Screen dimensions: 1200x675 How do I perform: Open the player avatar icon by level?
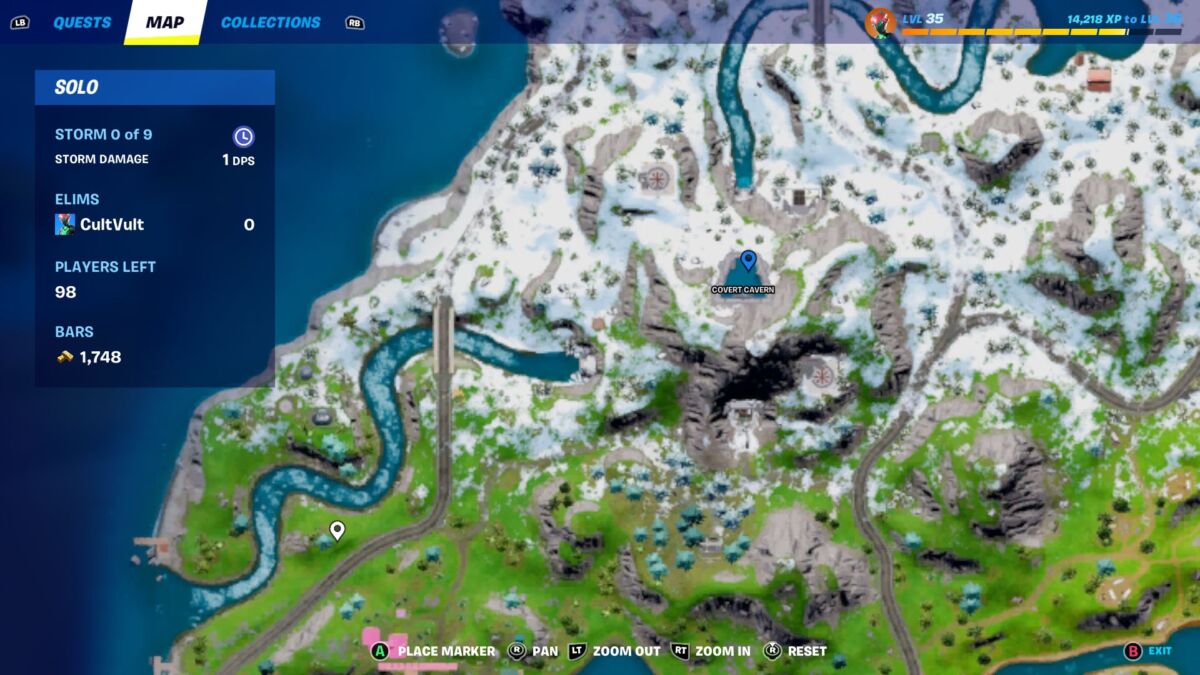click(881, 22)
